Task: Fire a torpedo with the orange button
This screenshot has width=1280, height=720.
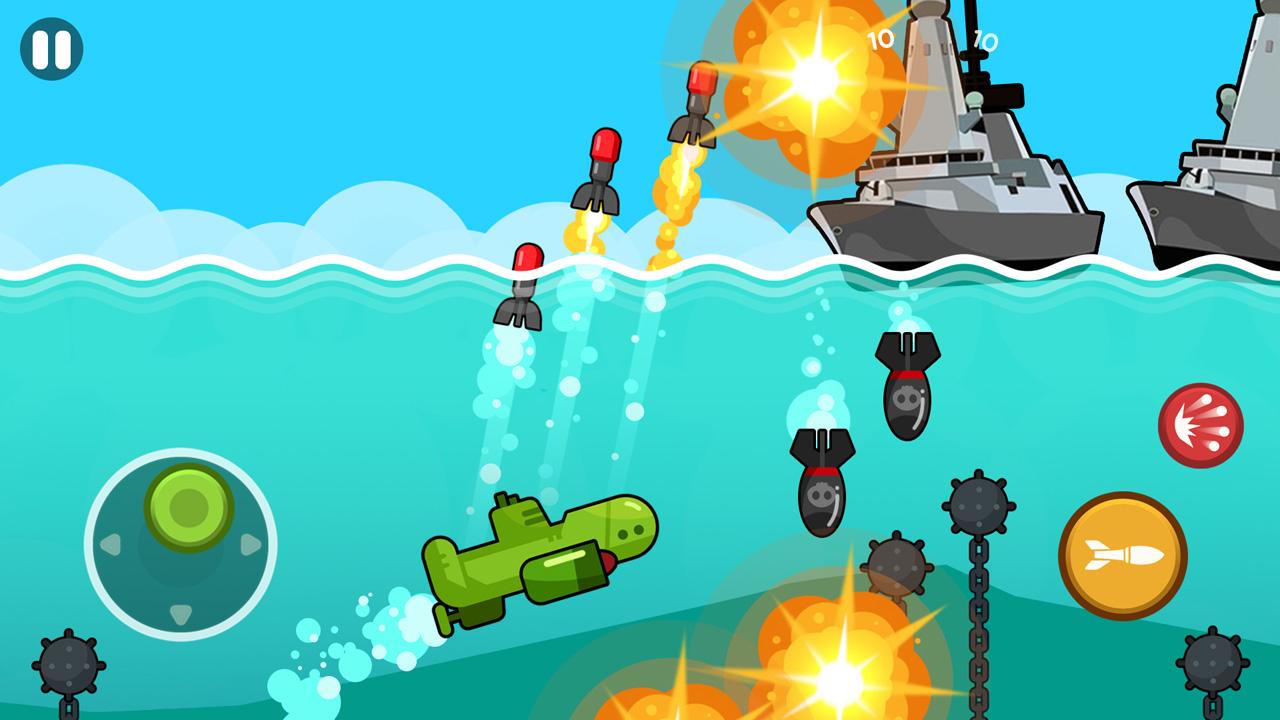Action: pyautogui.click(x=1122, y=555)
